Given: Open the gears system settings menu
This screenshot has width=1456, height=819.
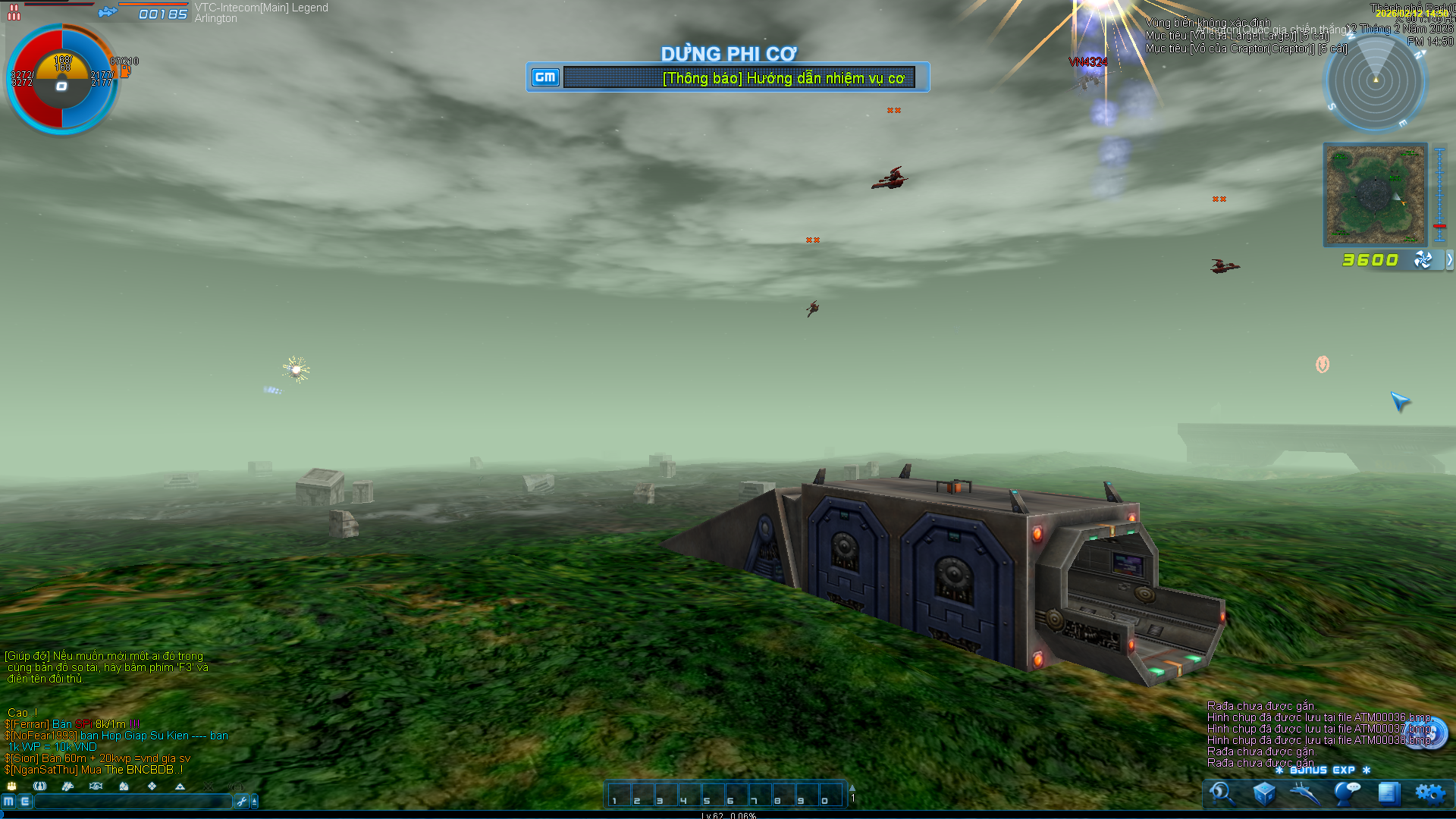Looking at the screenshot, I should point(1430,793).
